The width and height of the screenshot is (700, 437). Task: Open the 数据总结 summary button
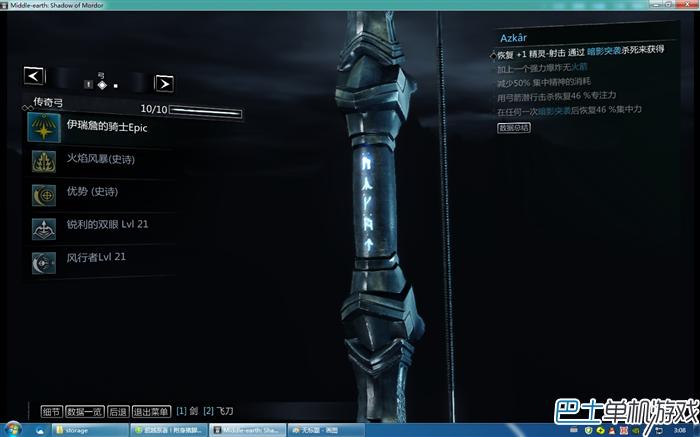coord(513,127)
